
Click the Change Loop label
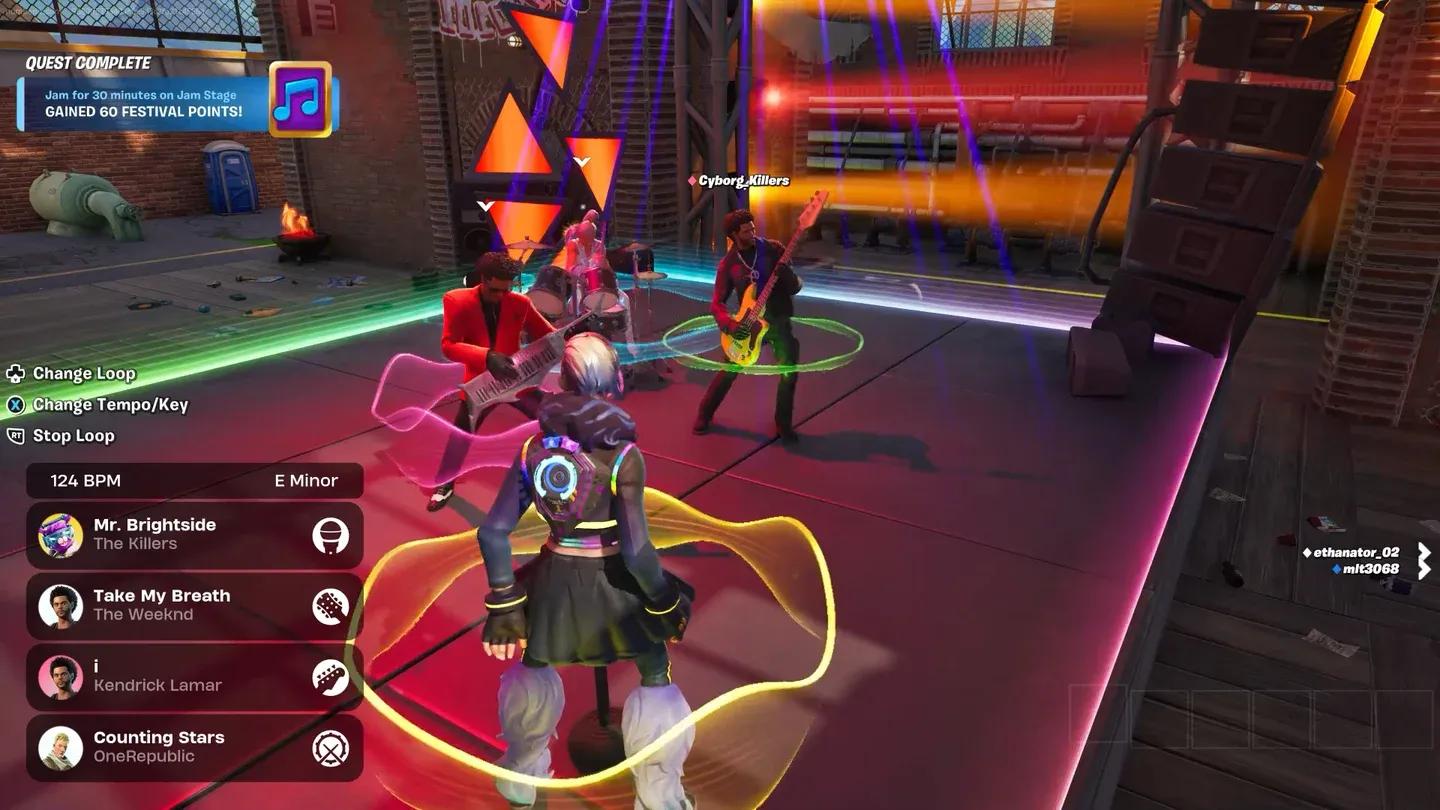83,373
